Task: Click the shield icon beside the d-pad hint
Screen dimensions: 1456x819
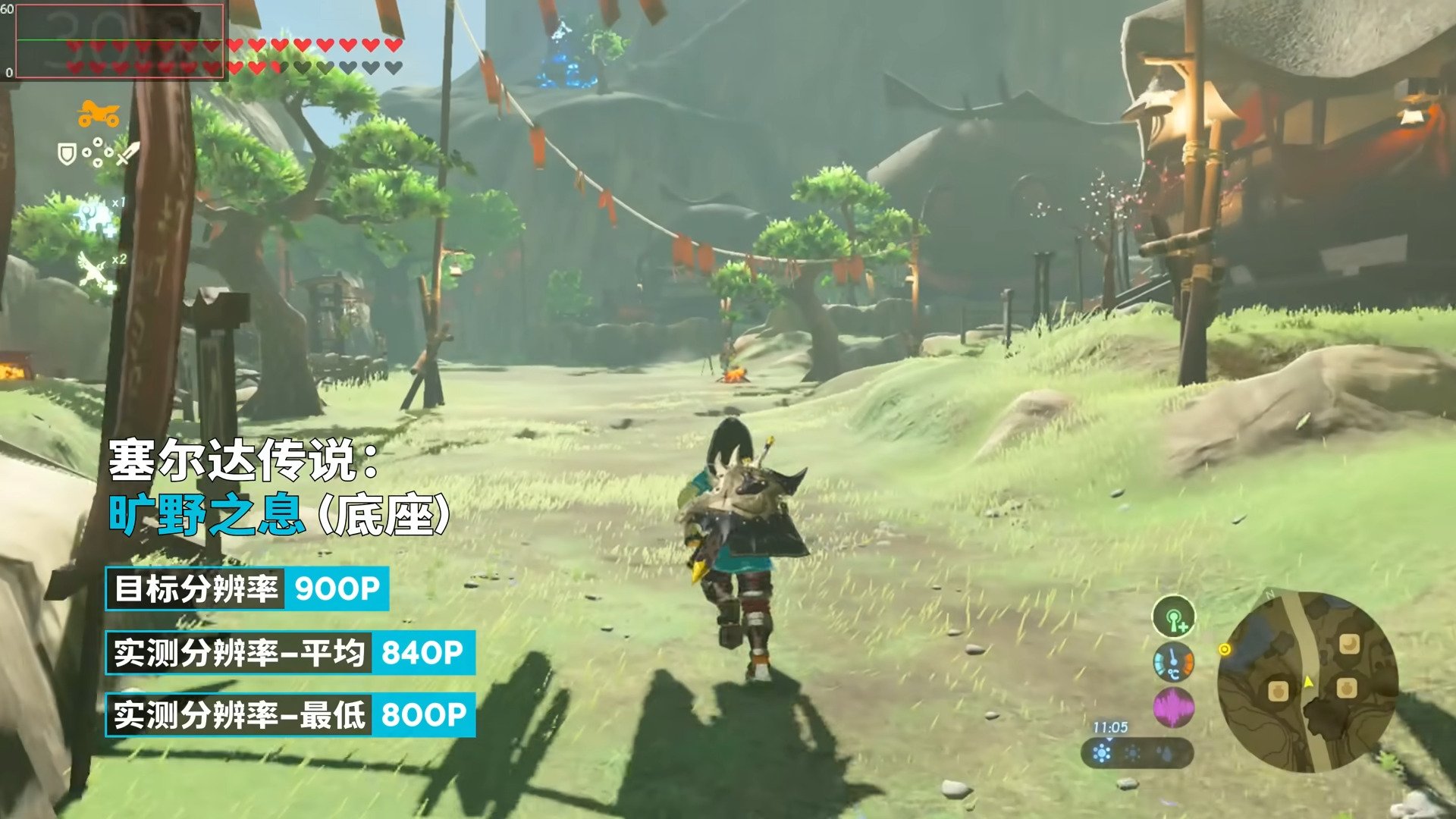Action: 67,154
